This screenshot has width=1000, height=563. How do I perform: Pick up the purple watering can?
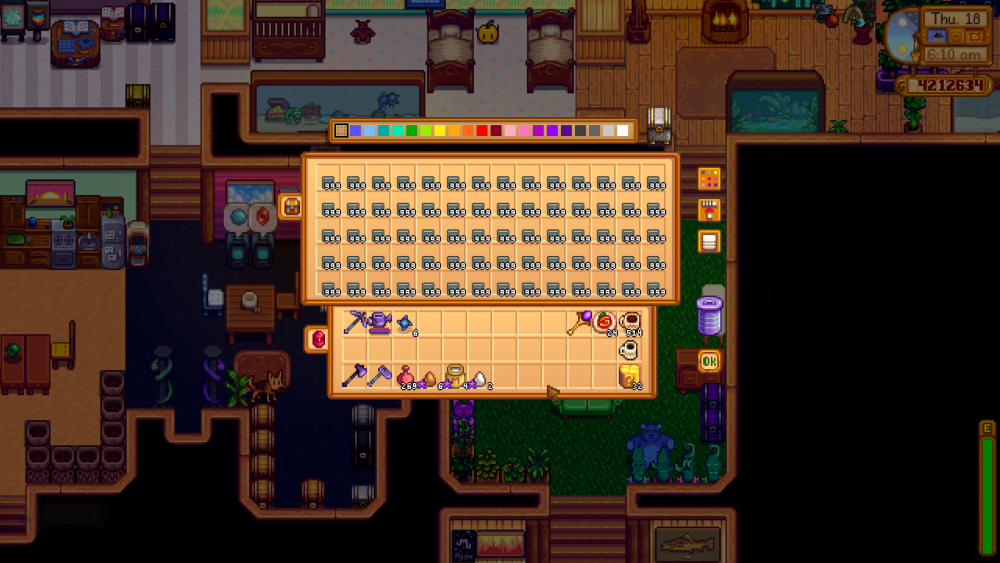tap(380, 322)
